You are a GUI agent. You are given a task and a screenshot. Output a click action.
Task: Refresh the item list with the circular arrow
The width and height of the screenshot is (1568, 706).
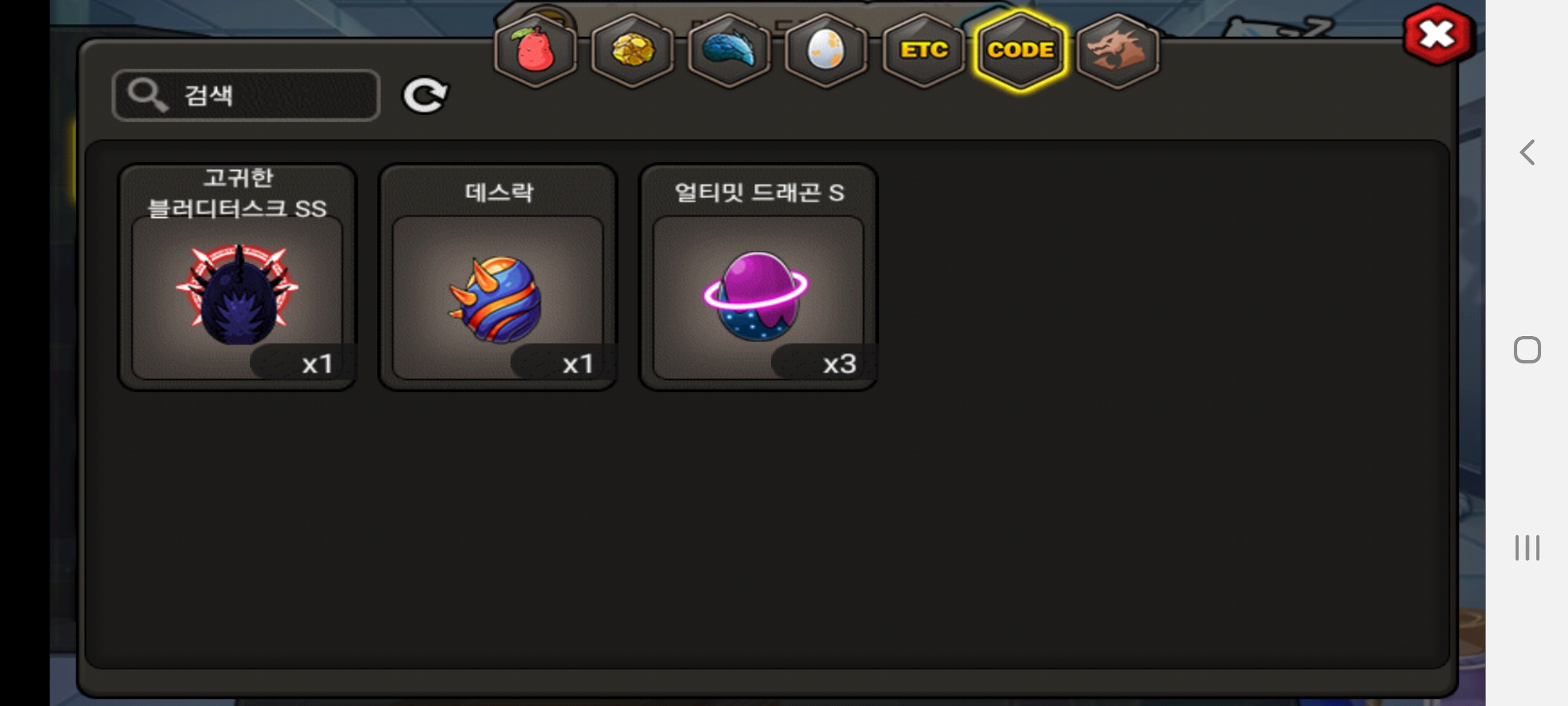(425, 95)
